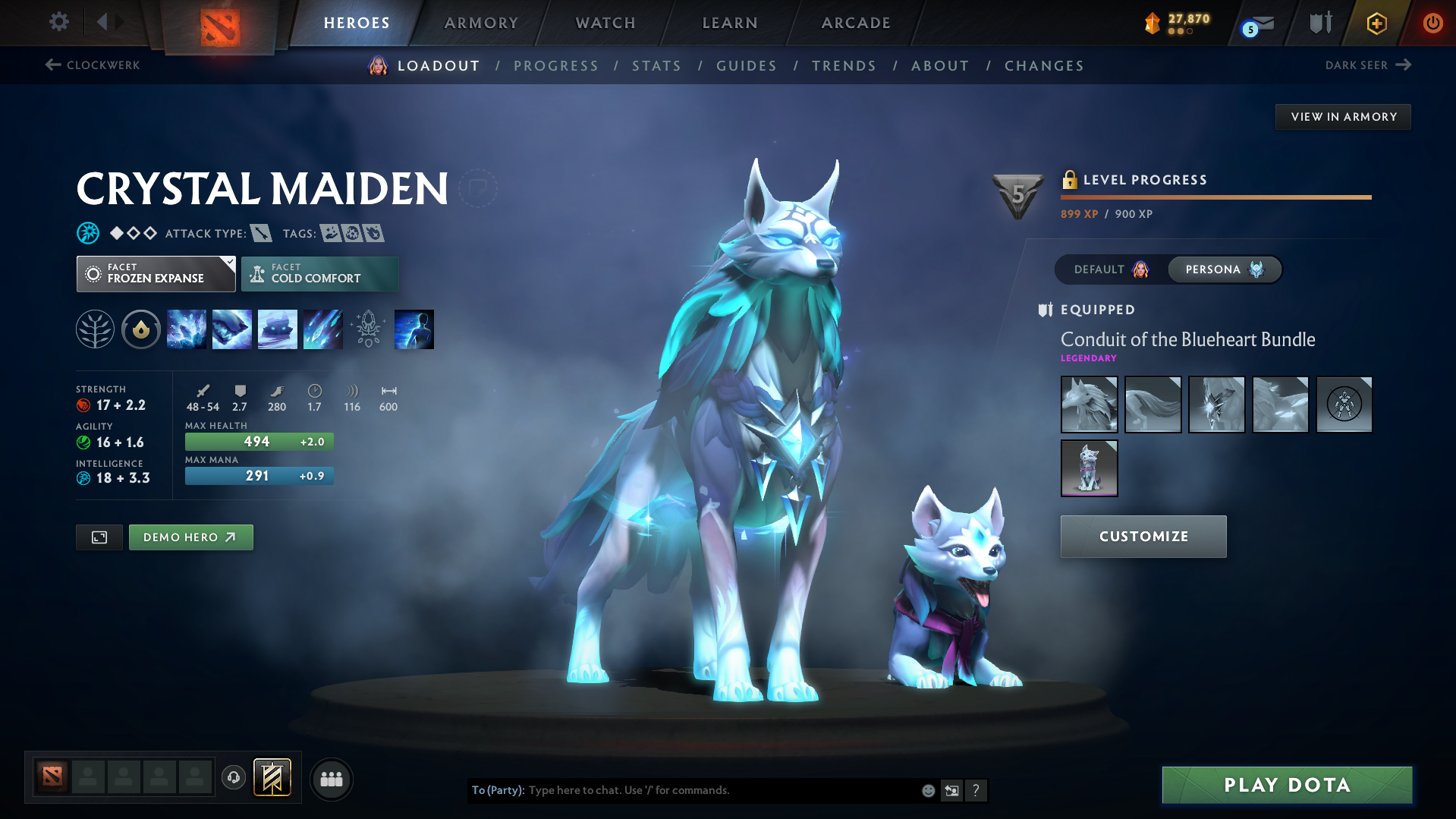Select the wolf pup item thumbnail

coord(1089,468)
